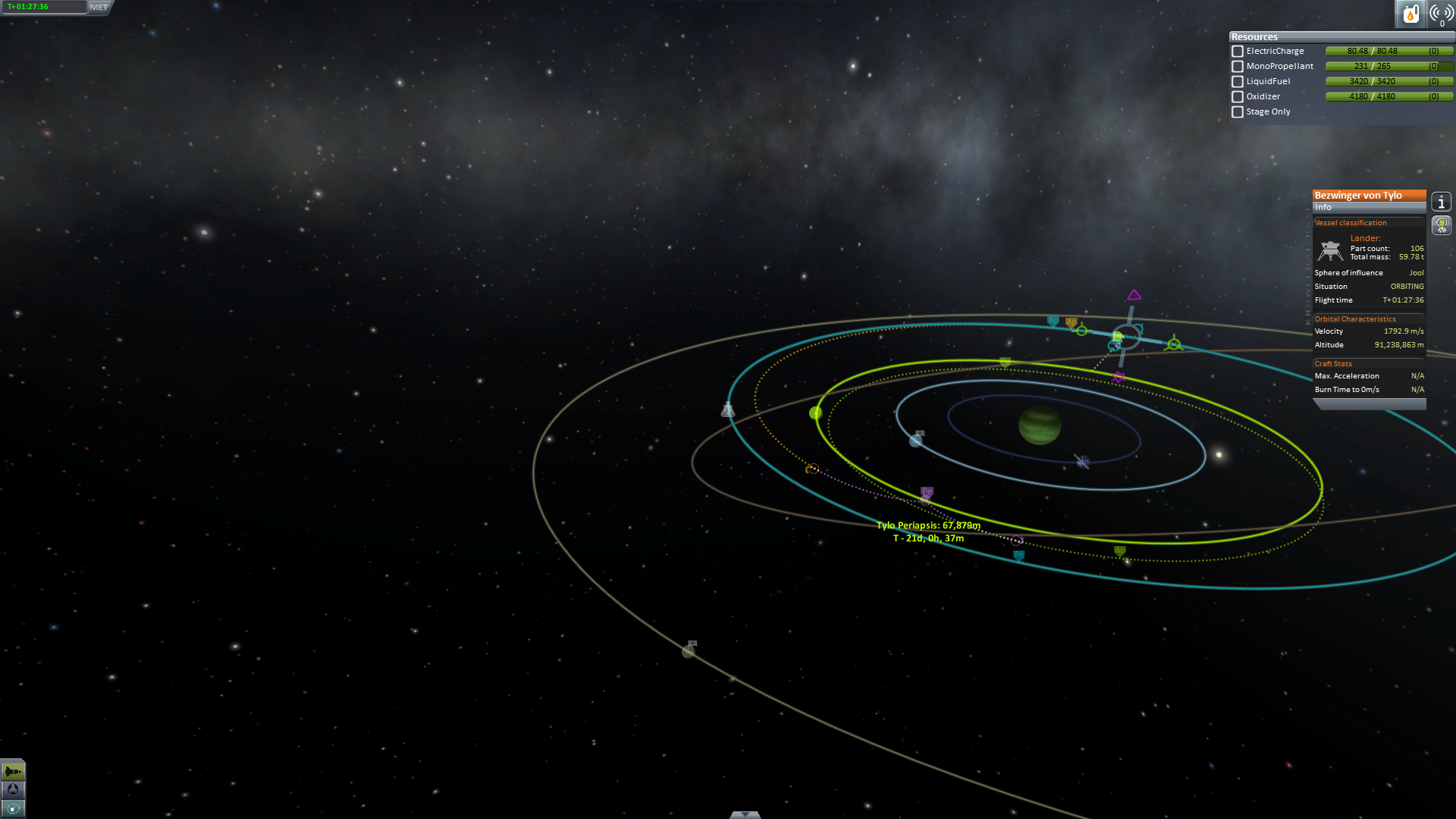Click the purple Tylo periapsis marker
This screenshot has height=819, width=1456.
(927, 492)
